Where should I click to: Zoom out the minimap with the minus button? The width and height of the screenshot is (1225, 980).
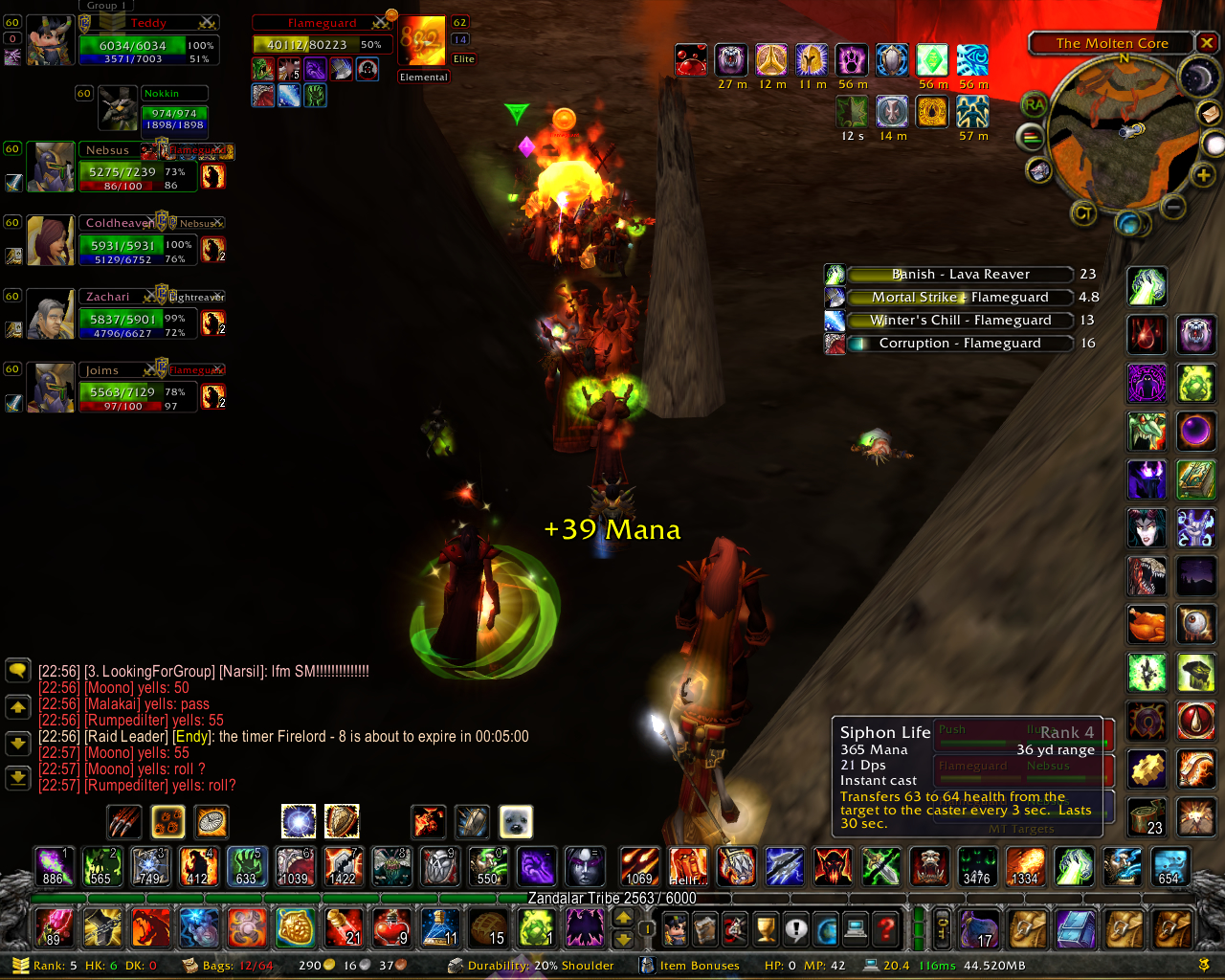1174,207
